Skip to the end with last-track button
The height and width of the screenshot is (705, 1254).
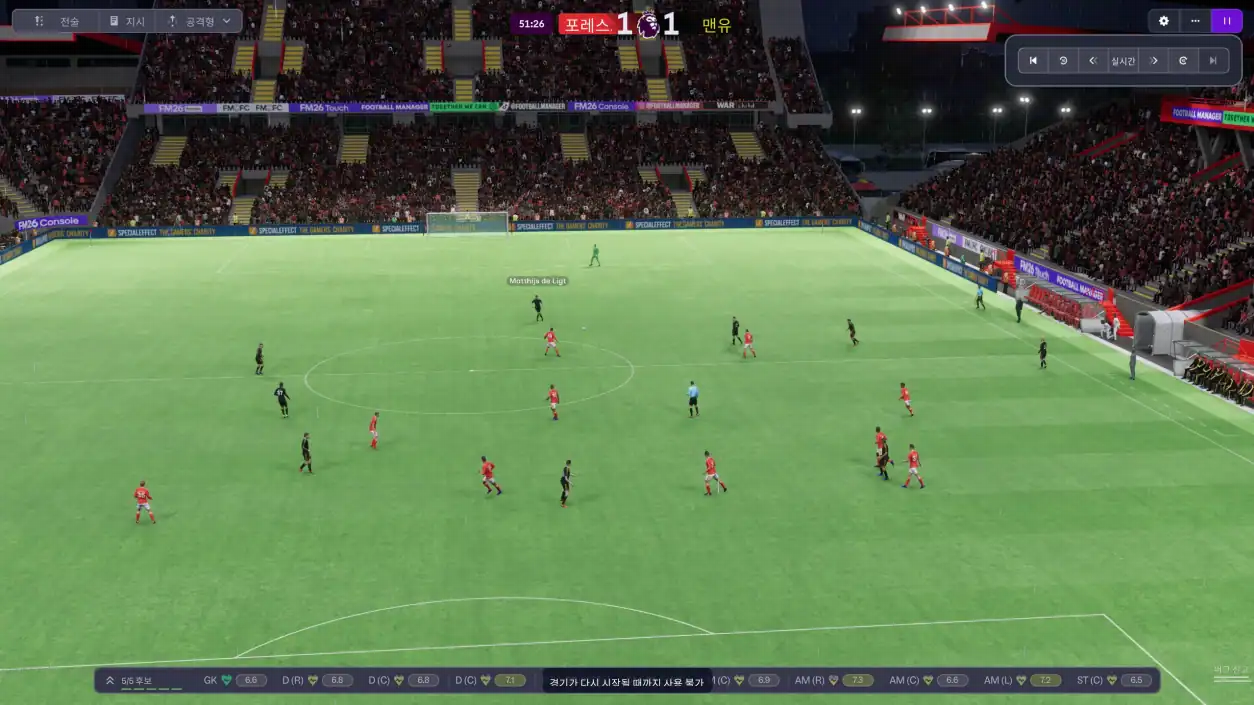(1213, 61)
